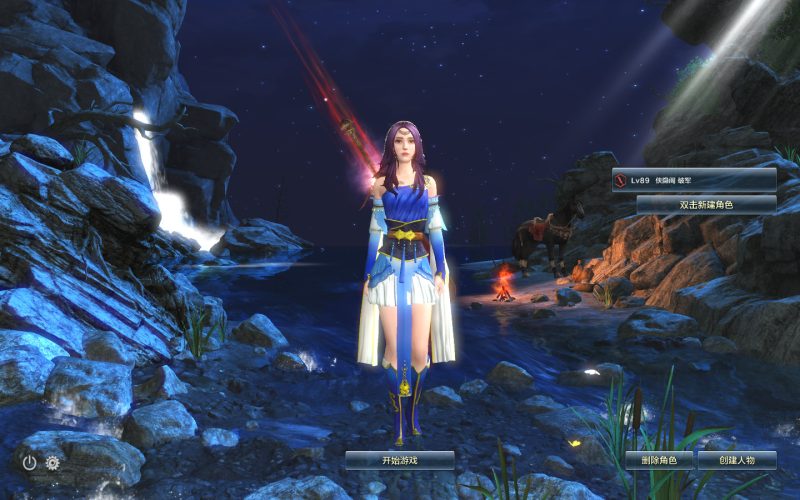Click the power quit icon
The image size is (800, 500).
tap(30, 462)
